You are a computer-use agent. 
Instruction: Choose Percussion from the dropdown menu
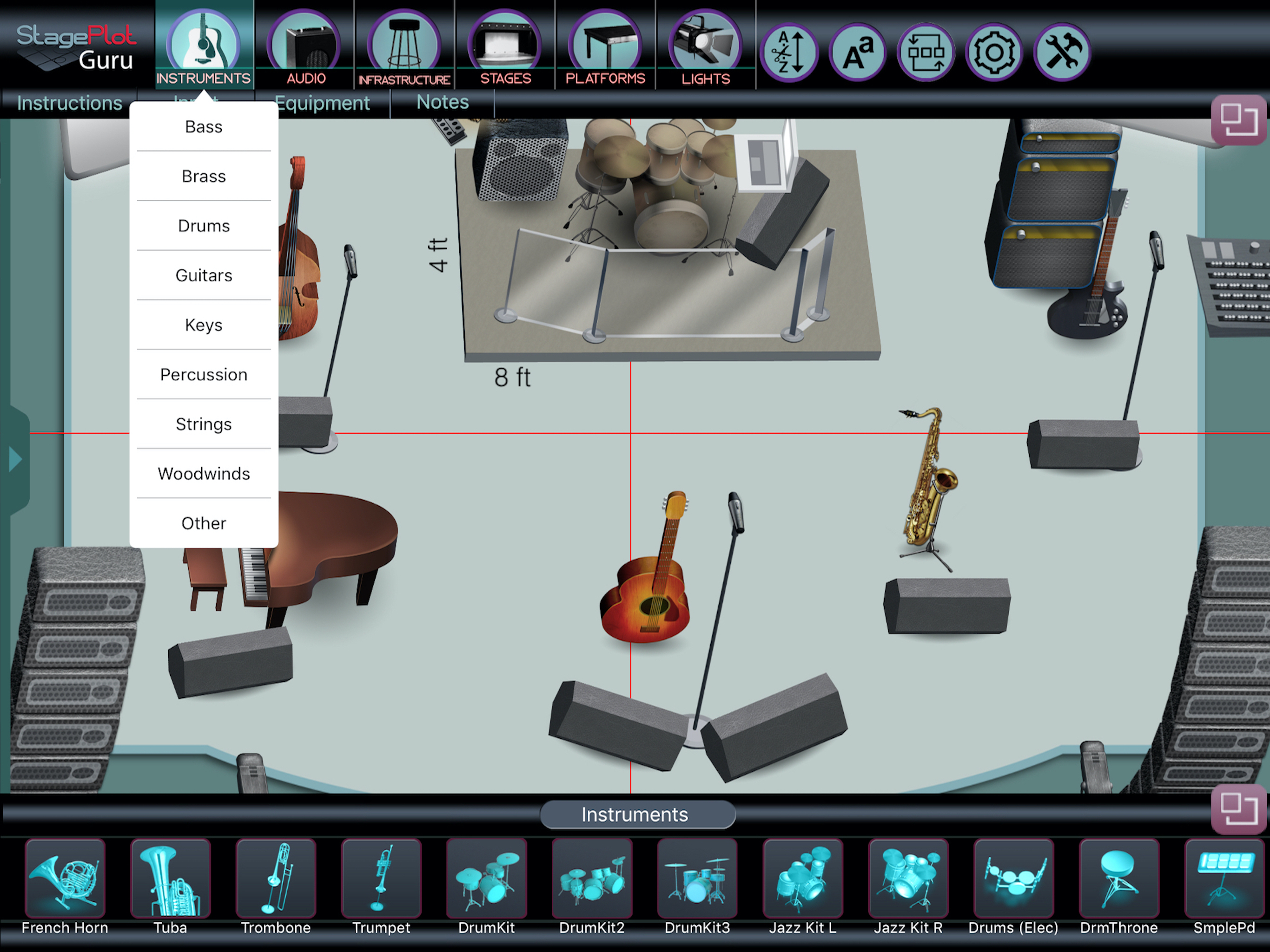click(x=203, y=374)
